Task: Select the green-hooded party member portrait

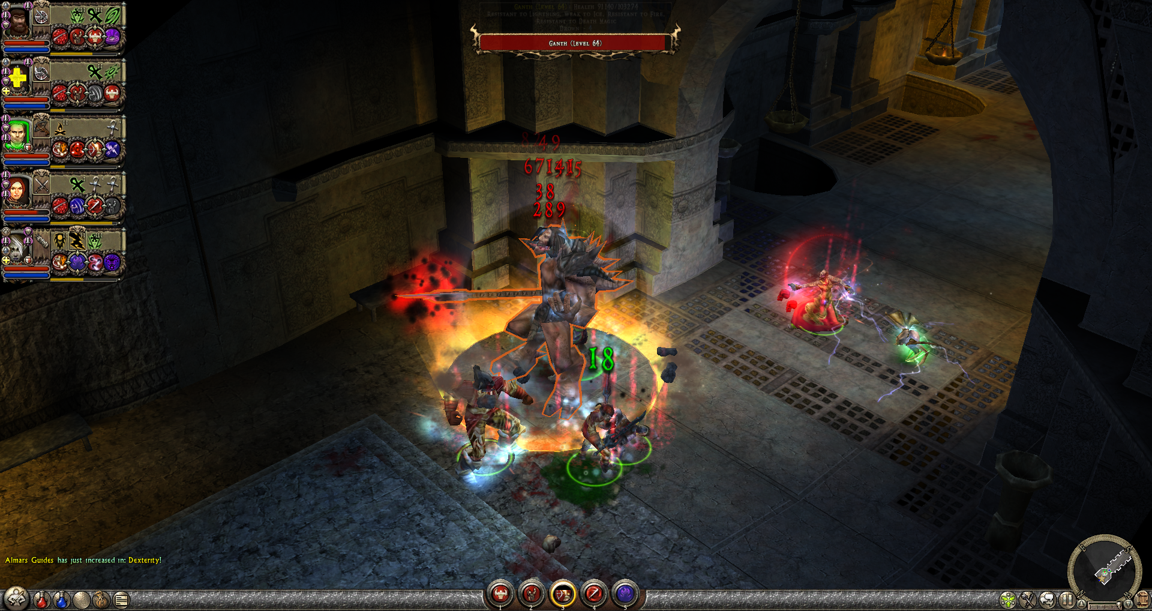Action: click(19, 133)
